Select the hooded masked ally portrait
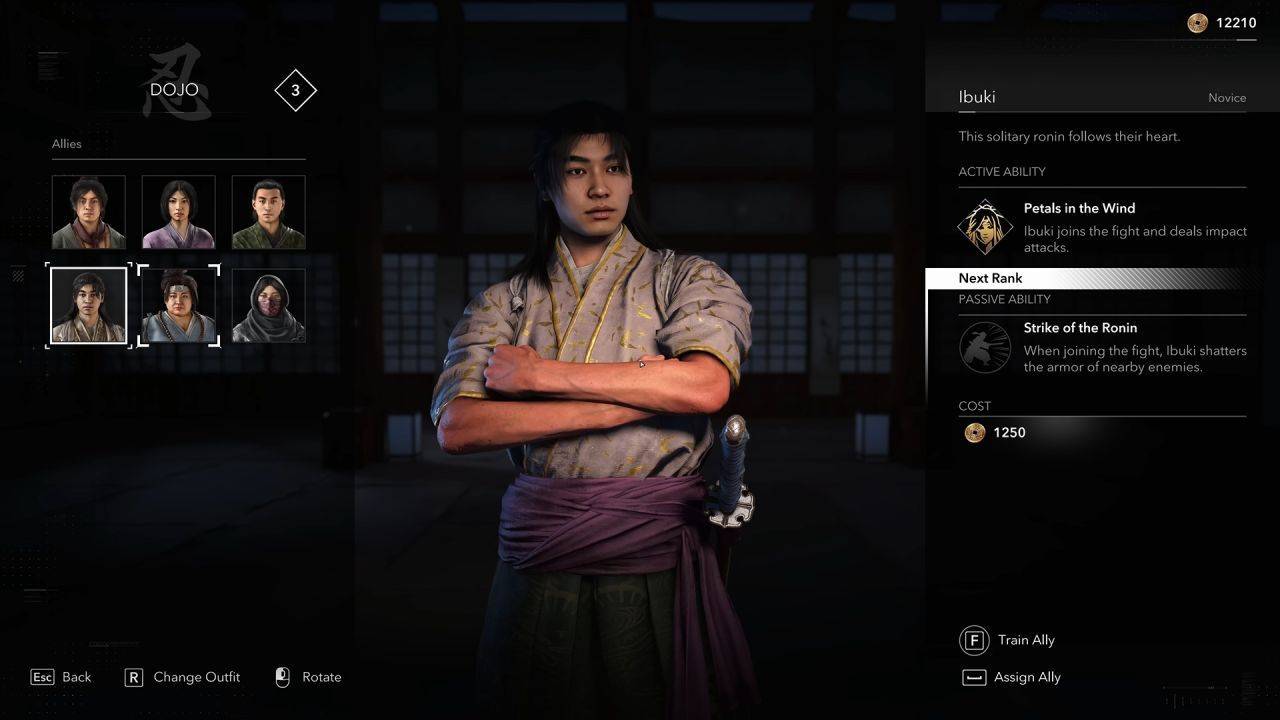Screen dimensions: 1280x720 tap(268, 305)
